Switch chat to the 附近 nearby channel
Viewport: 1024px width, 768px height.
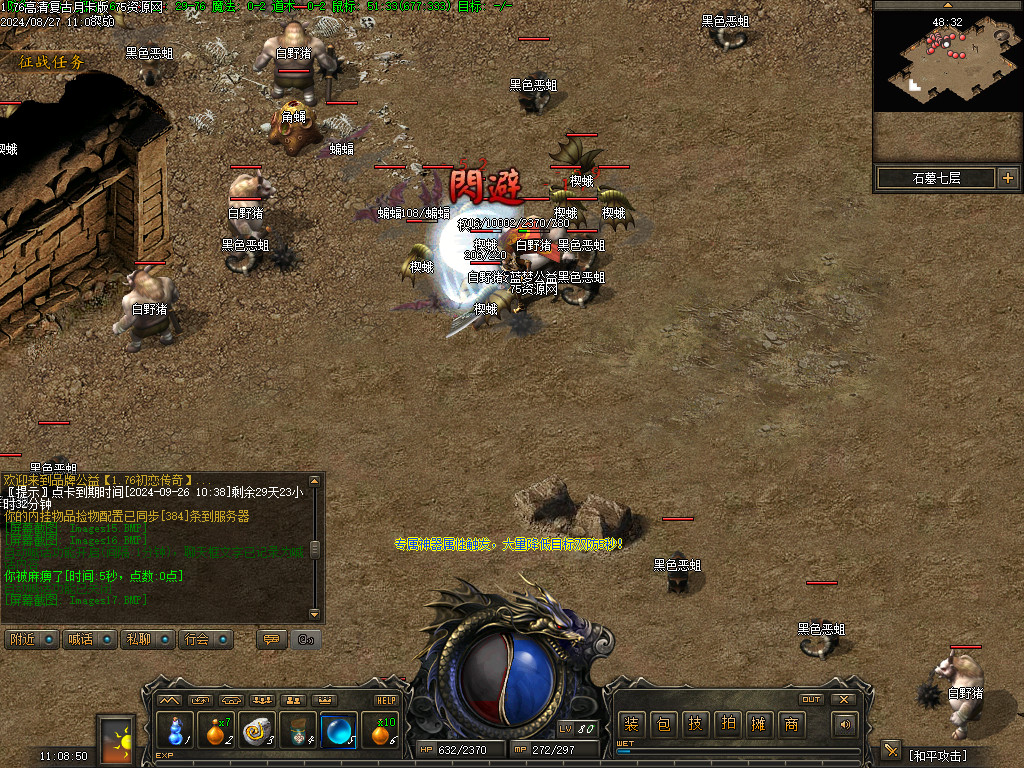(x=30, y=639)
